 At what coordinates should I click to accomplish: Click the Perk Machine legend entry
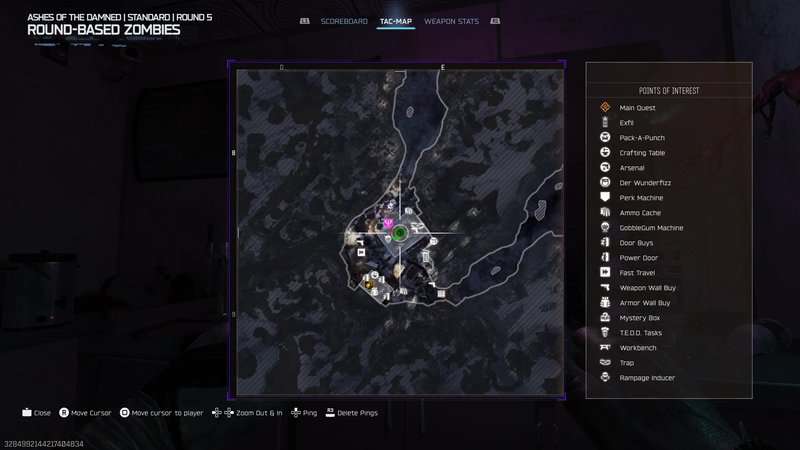(641, 198)
